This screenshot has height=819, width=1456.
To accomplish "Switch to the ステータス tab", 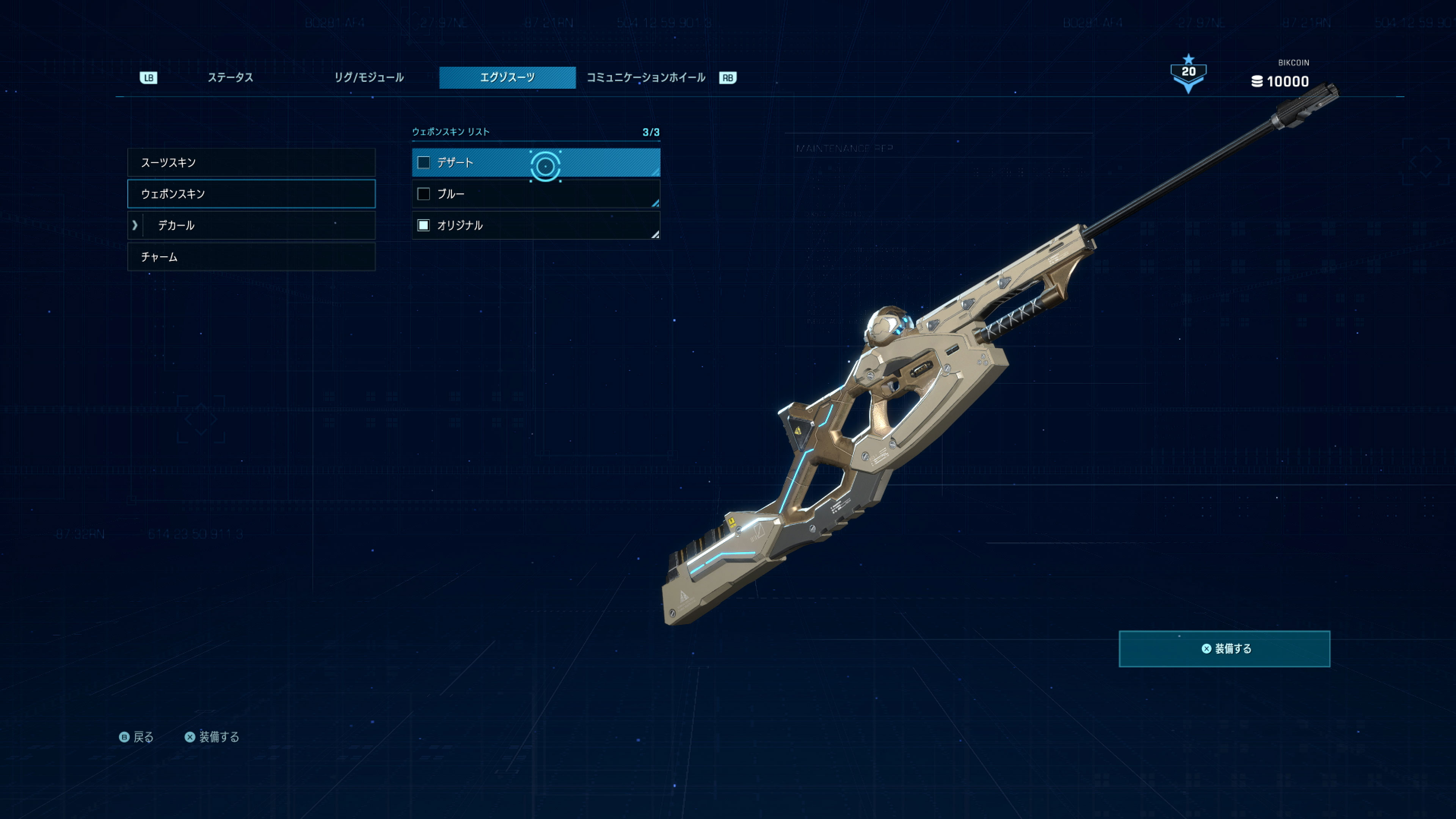I will coord(230,77).
